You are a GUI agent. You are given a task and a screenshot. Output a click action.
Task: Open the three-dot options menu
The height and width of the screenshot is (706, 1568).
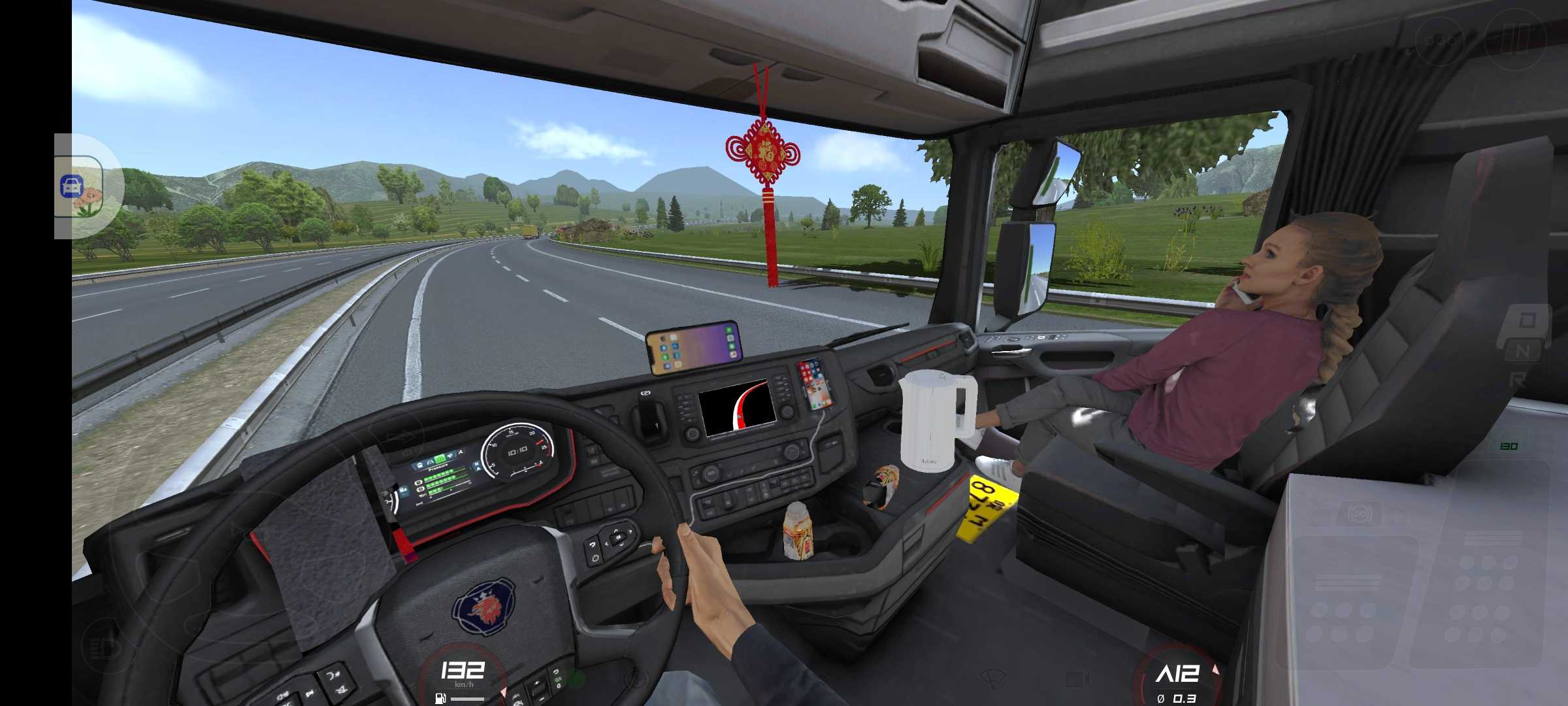[1440, 41]
